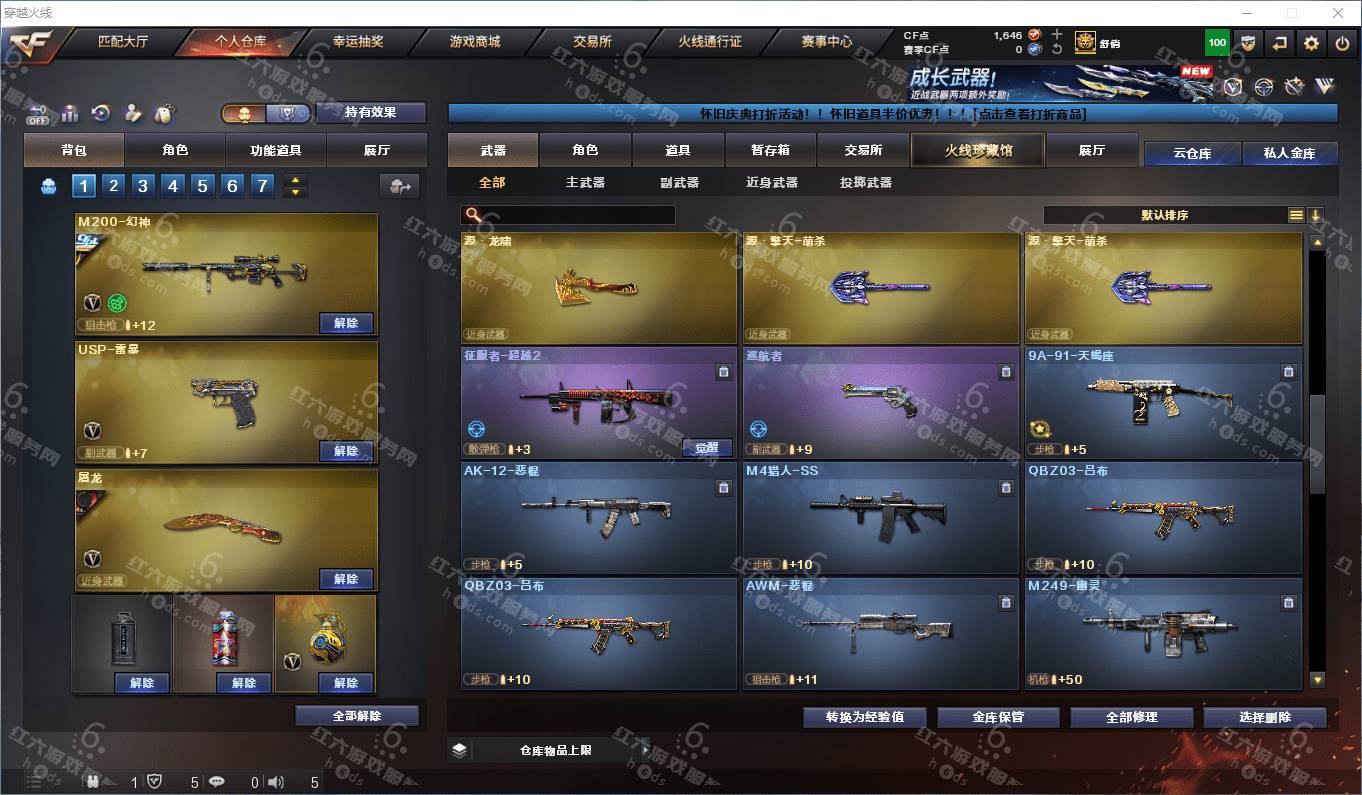Open the 幸运抽奖 lucky draw page
1362x795 pixels.
[x=358, y=42]
